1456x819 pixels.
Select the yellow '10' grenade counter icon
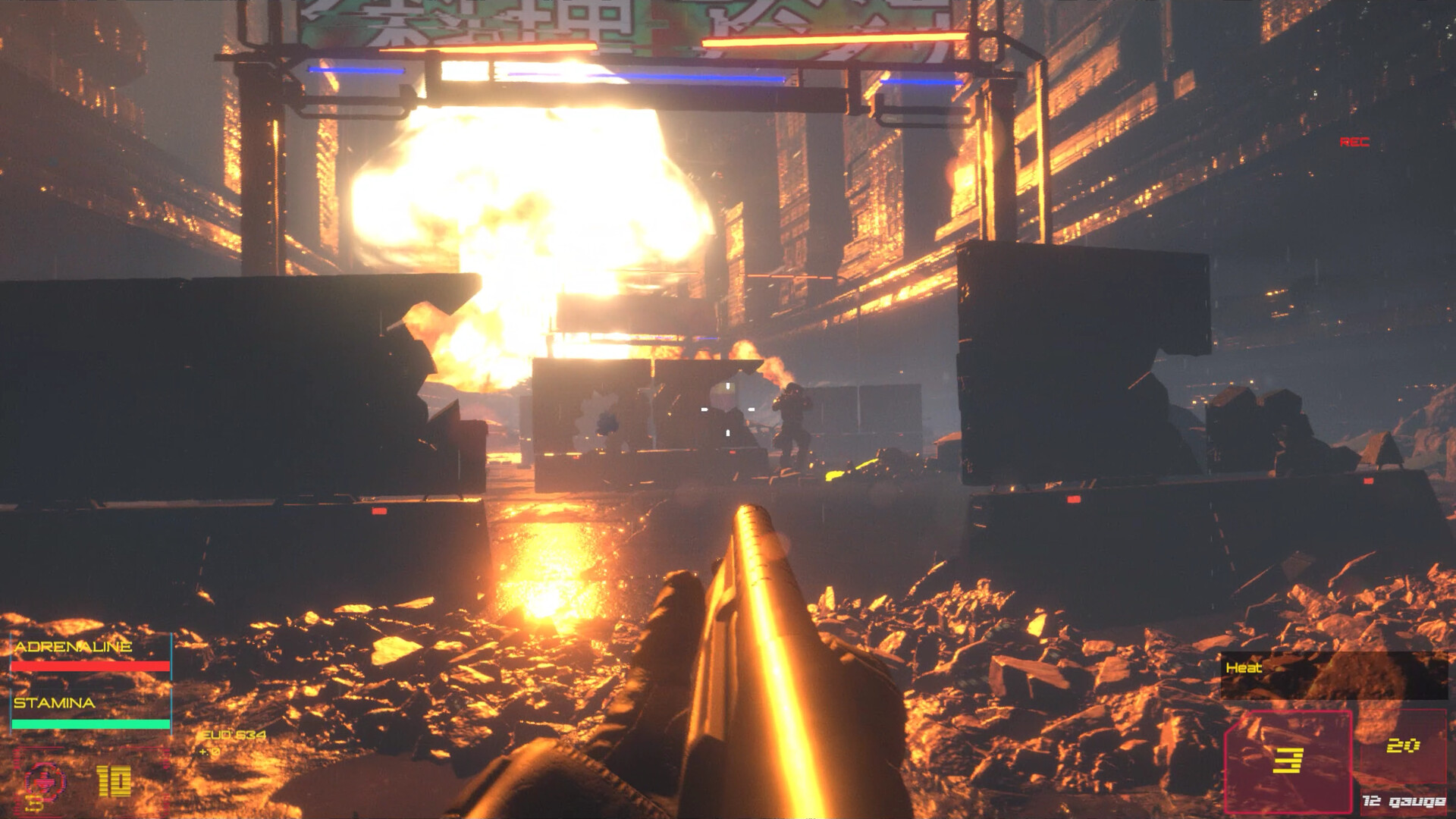[114, 781]
